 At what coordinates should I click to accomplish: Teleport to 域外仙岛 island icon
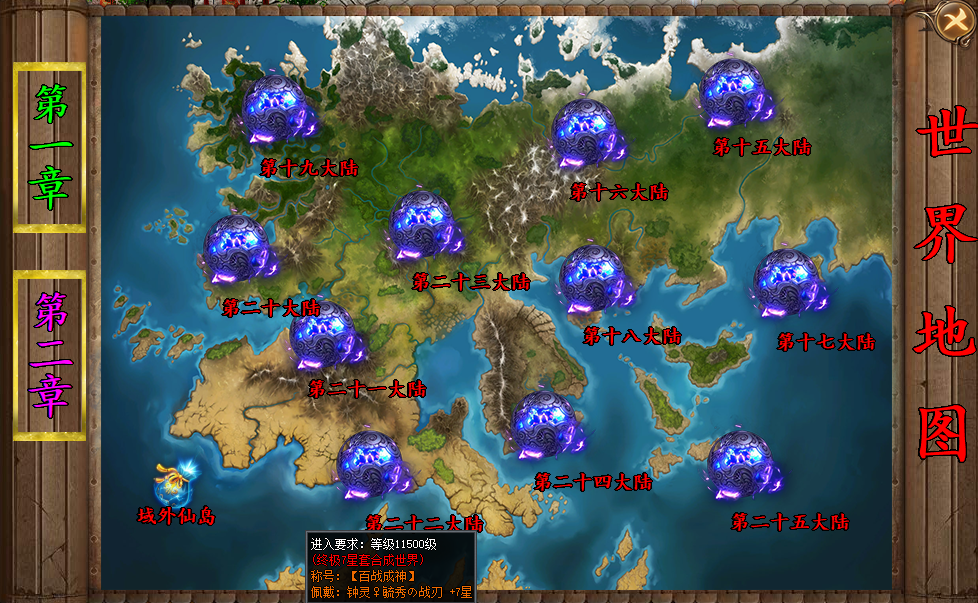173,484
